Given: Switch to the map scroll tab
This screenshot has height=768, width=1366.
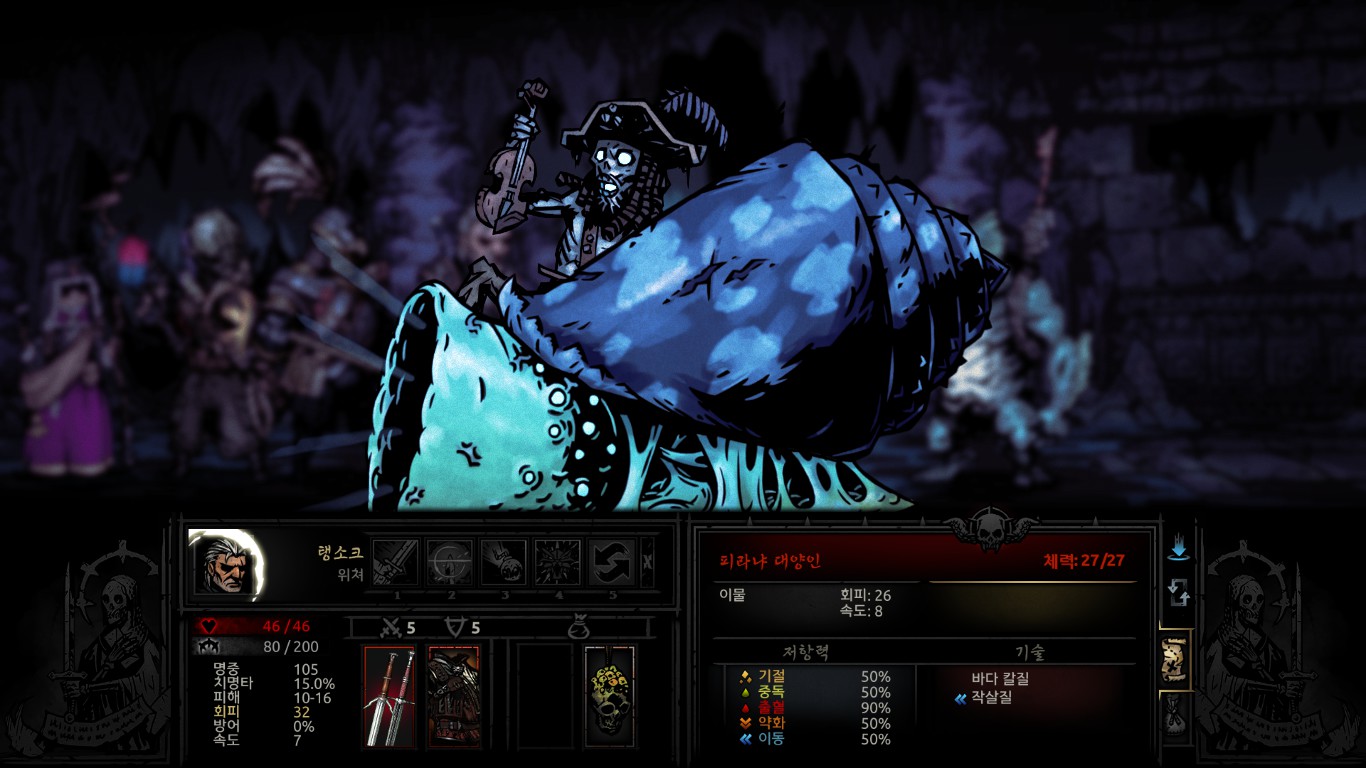Looking at the screenshot, I should click(x=1177, y=660).
